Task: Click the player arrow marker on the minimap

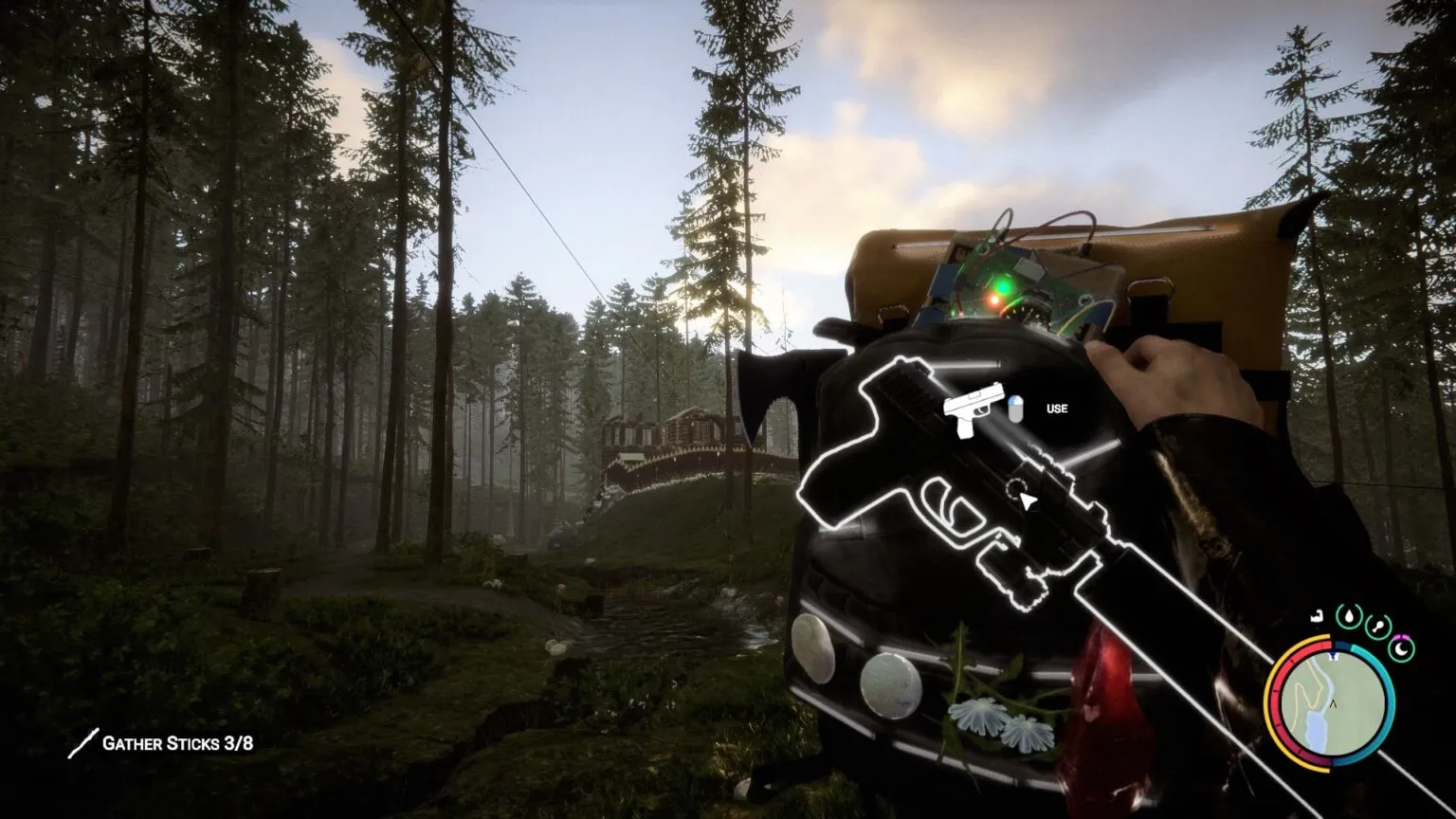Action: 1333,704
